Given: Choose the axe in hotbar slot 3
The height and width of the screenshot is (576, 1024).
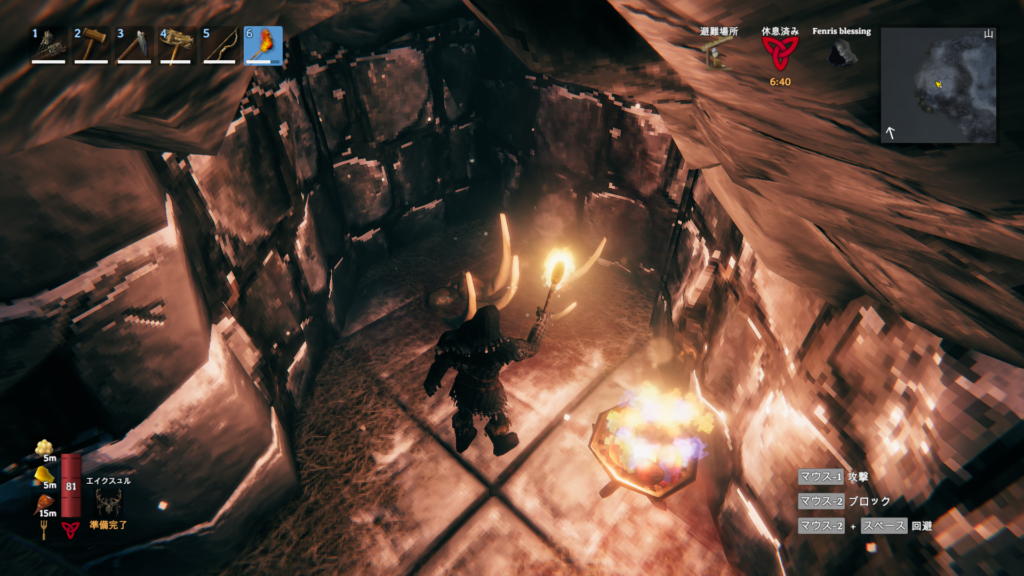Looking at the screenshot, I should [135, 45].
